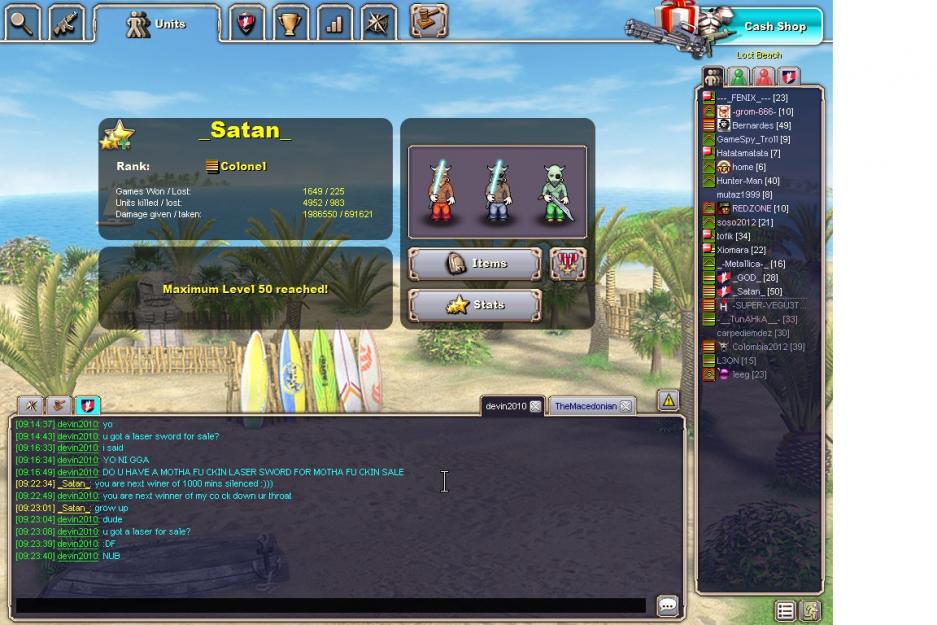View the Stats panel
This screenshot has width=937, height=625.
(475, 305)
